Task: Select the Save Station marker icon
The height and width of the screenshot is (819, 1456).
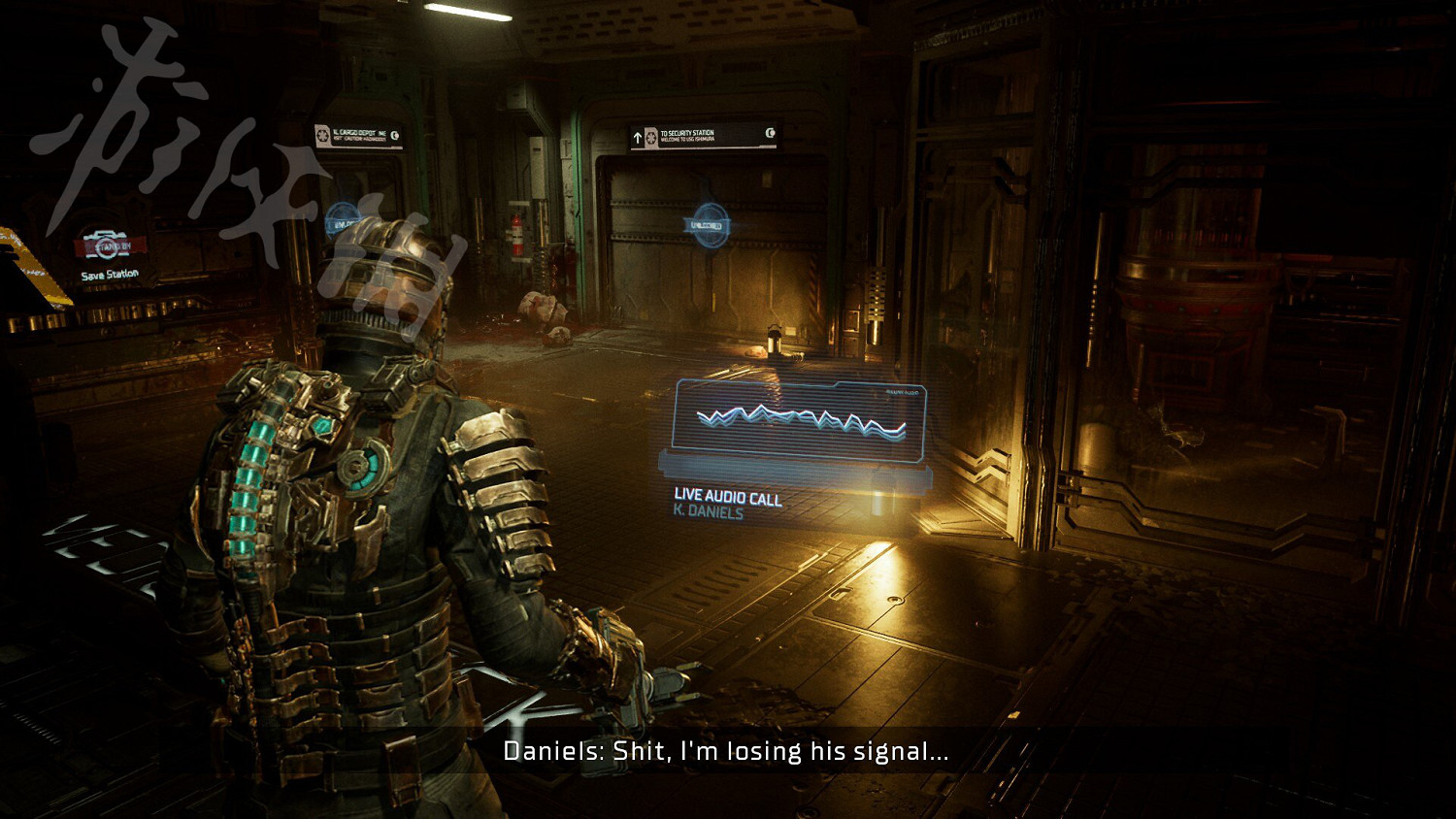Action: [x=106, y=245]
